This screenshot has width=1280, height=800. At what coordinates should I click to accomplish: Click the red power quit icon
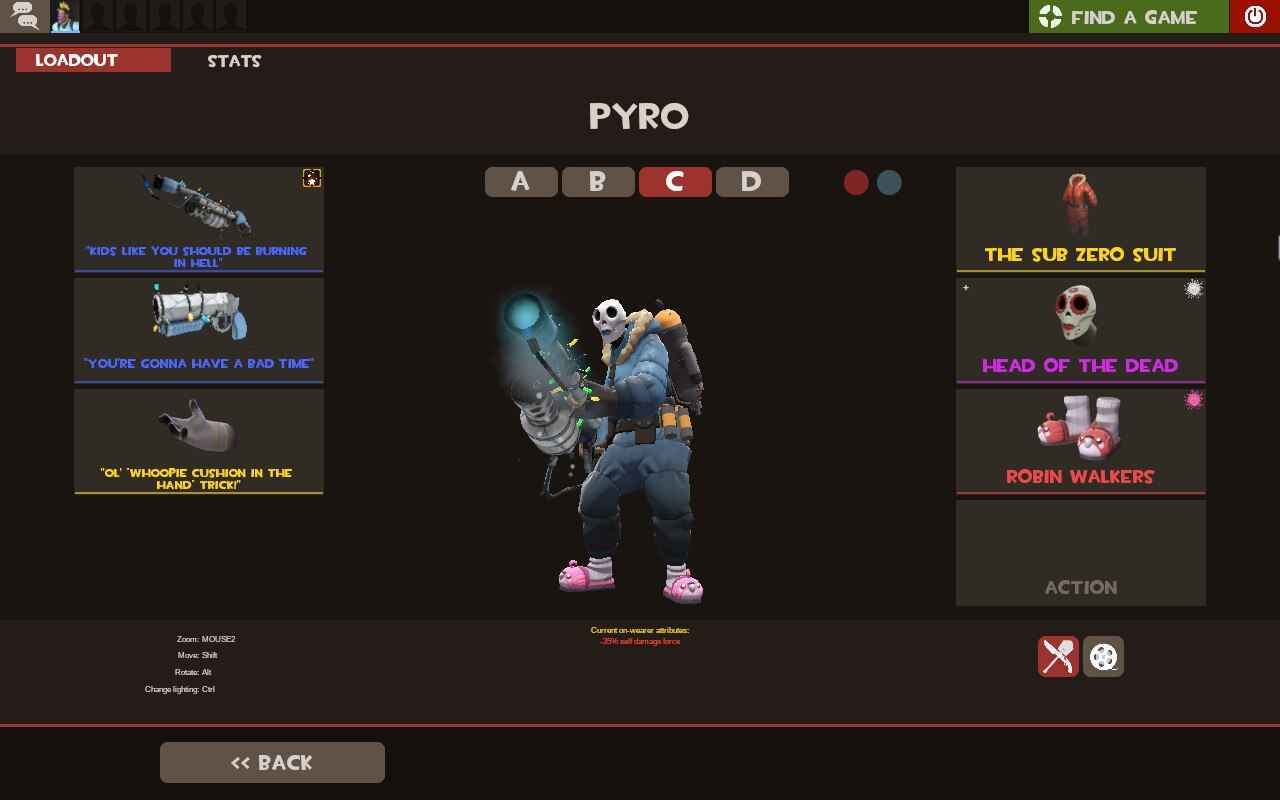(x=1256, y=16)
